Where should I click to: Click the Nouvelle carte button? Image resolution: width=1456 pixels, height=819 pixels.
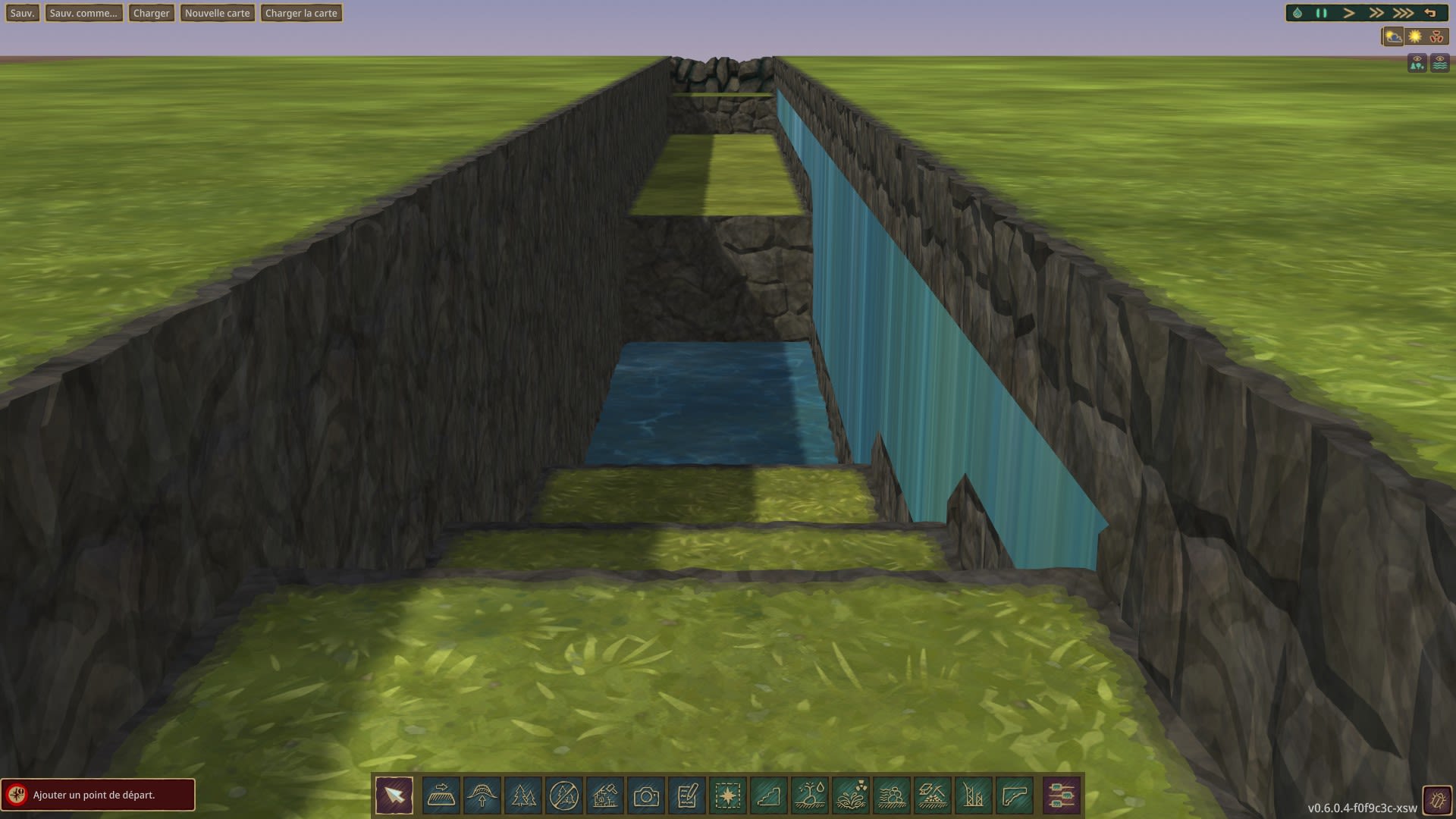point(218,12)
